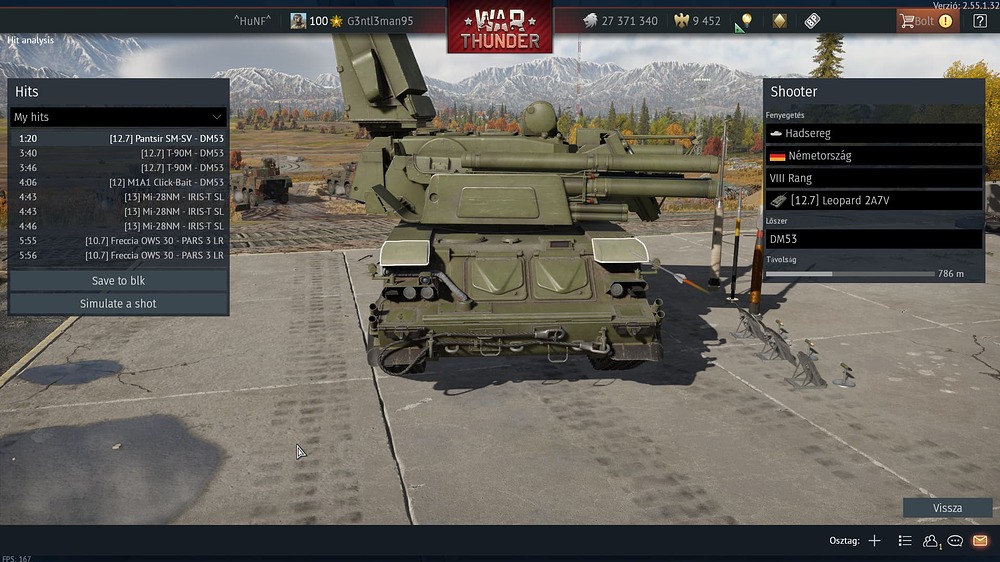This screenshot has height=562, width=1000.
Task: Pick the 4:46 Mi-28NM IRIS-T SL hit
Action: (x=118, y=226)
